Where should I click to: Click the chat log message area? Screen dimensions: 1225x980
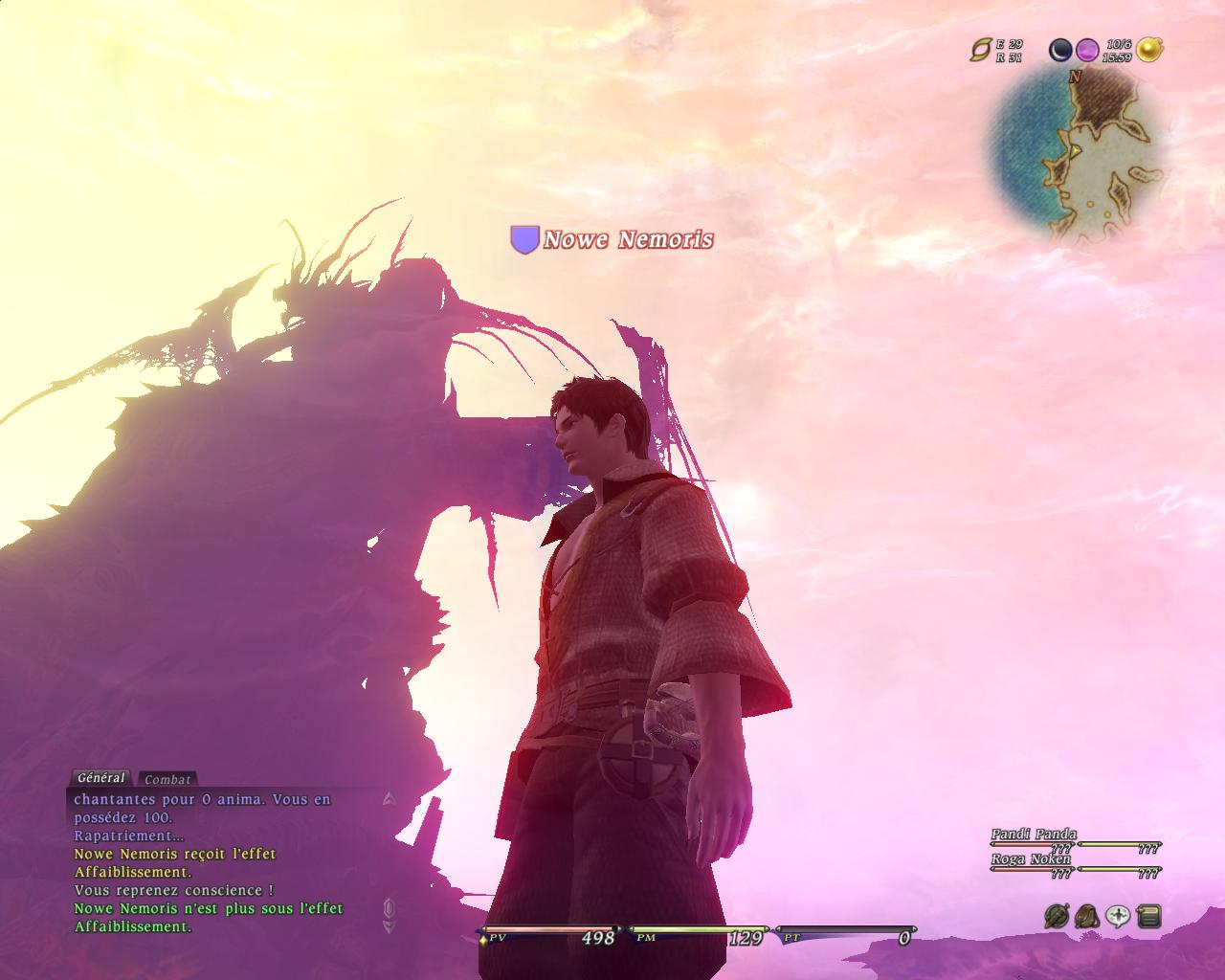(x=220, y=861)
